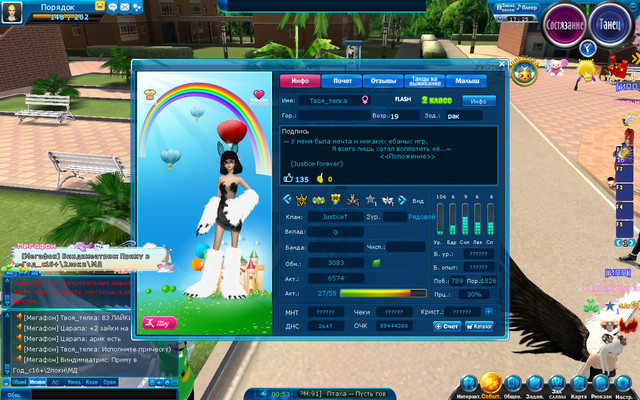The width and height of the screenshot is (640, 400).
Task: Show next medals with right arrow
Action: (x=403, y=200)
